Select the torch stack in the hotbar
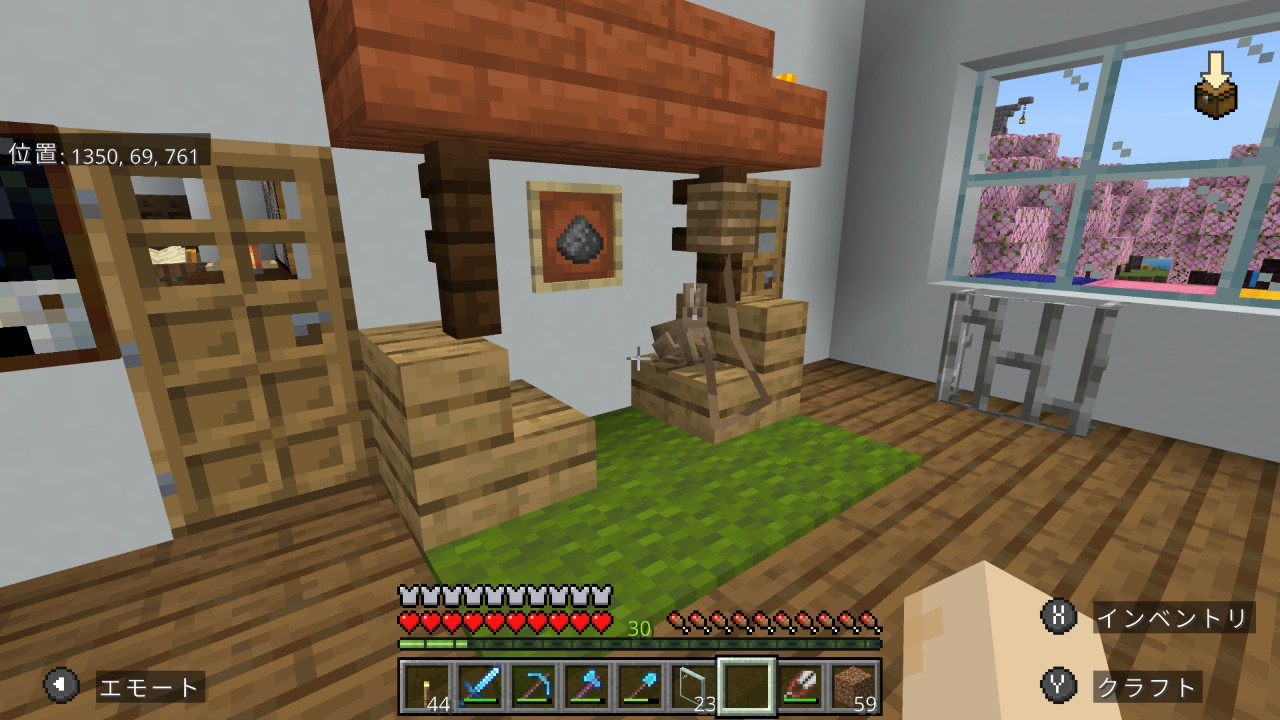 coord(426,687)
